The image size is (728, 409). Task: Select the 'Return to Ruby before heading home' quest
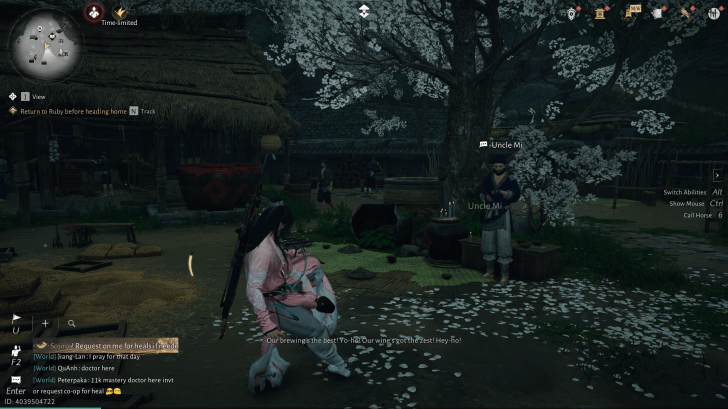pos(67,111)
